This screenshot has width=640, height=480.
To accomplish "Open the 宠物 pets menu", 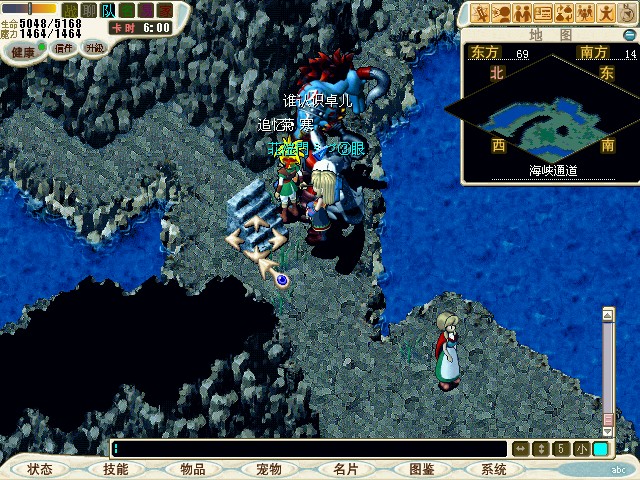I will pyautogui.click(x=268, y=469).
